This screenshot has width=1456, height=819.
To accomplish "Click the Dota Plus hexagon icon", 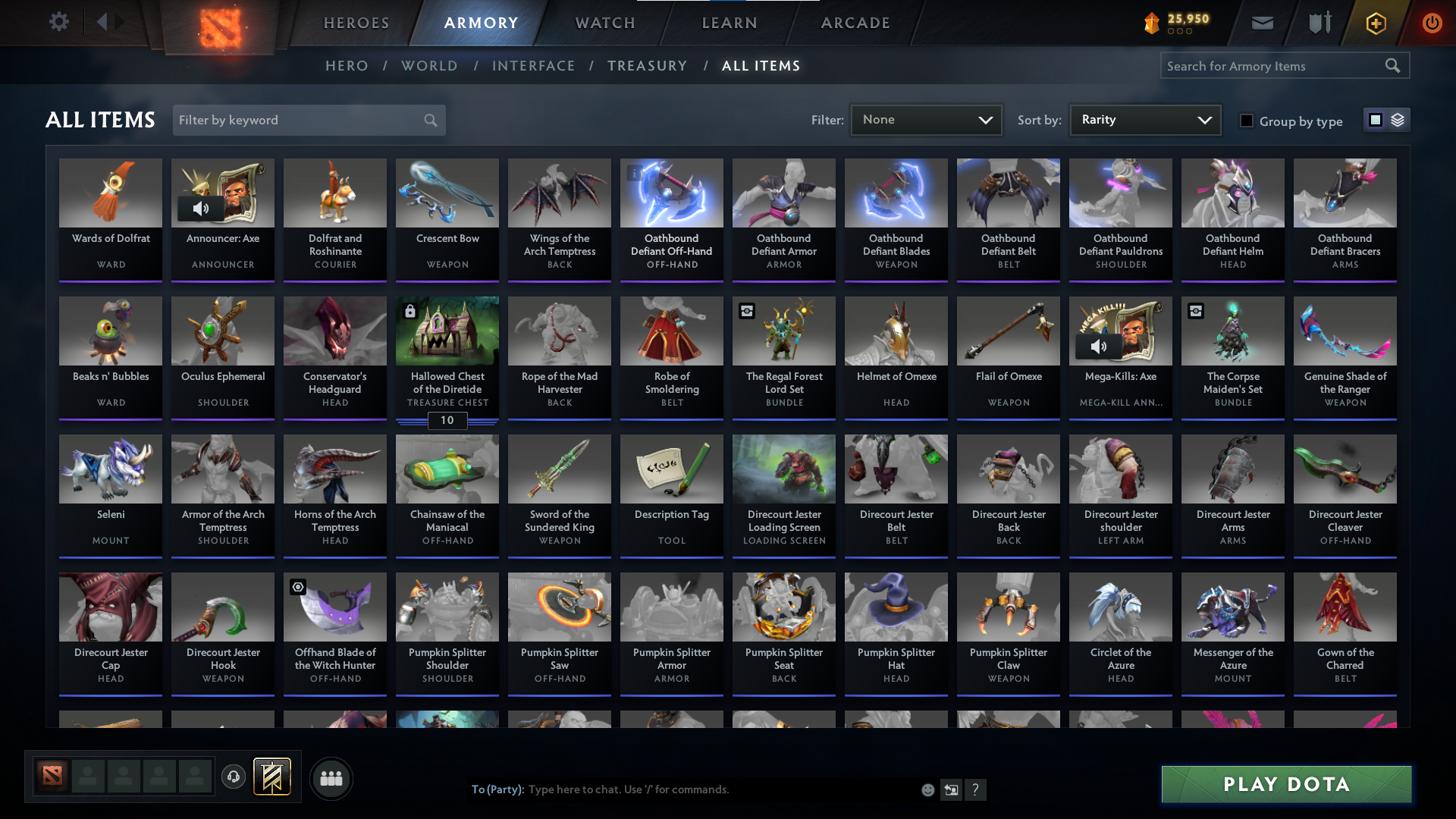I will [x=1375, y=23].
